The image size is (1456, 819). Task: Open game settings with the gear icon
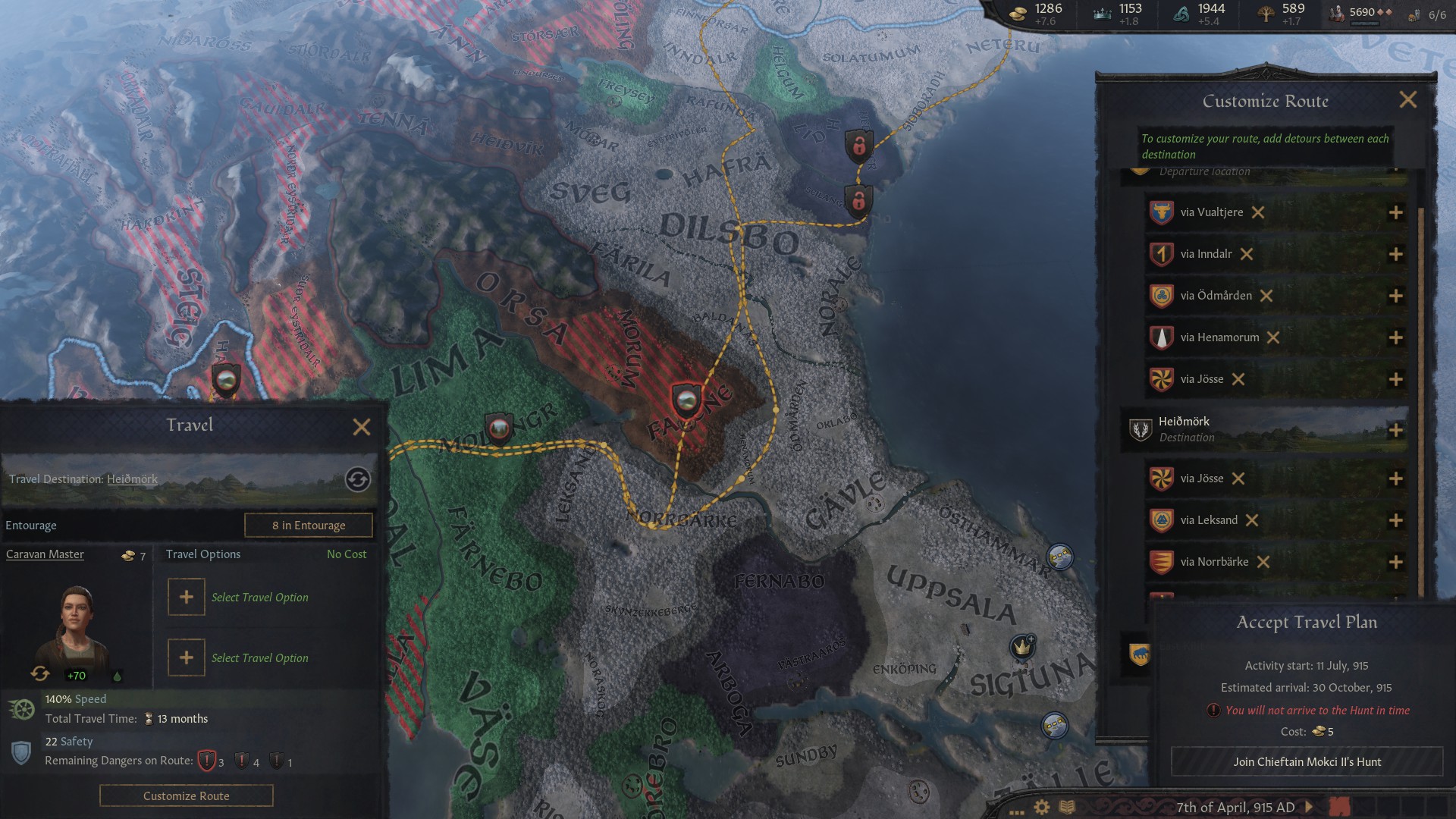tap(1042, 808)
